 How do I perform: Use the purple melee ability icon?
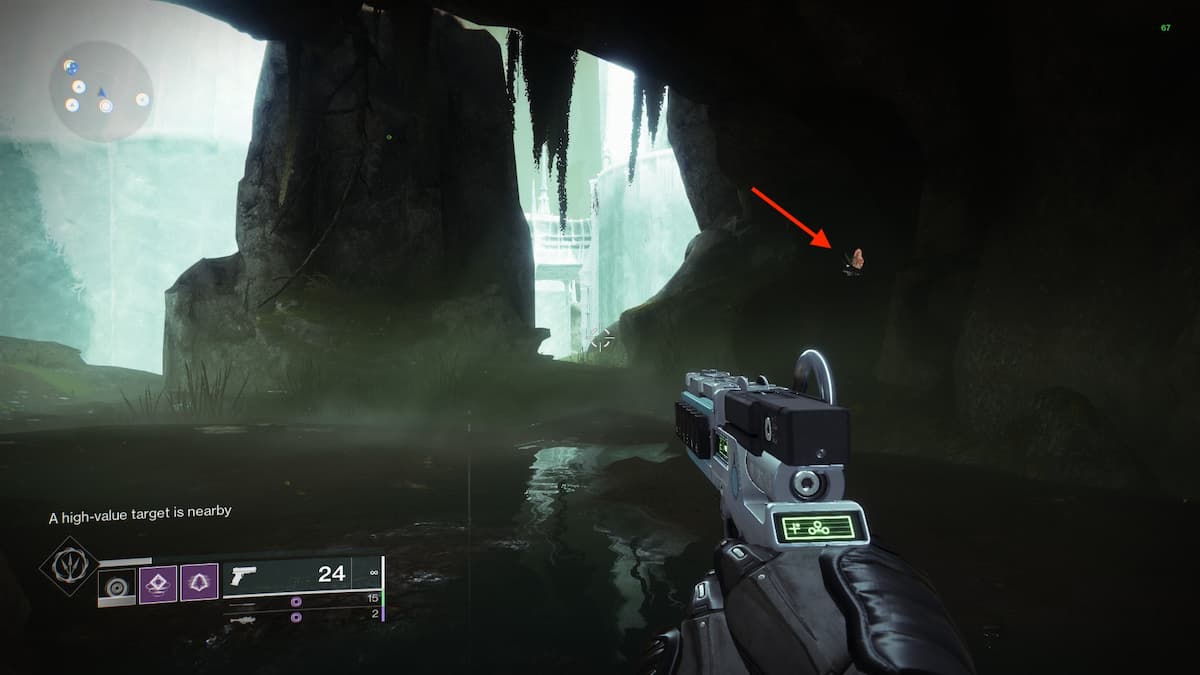coord(158,584)
